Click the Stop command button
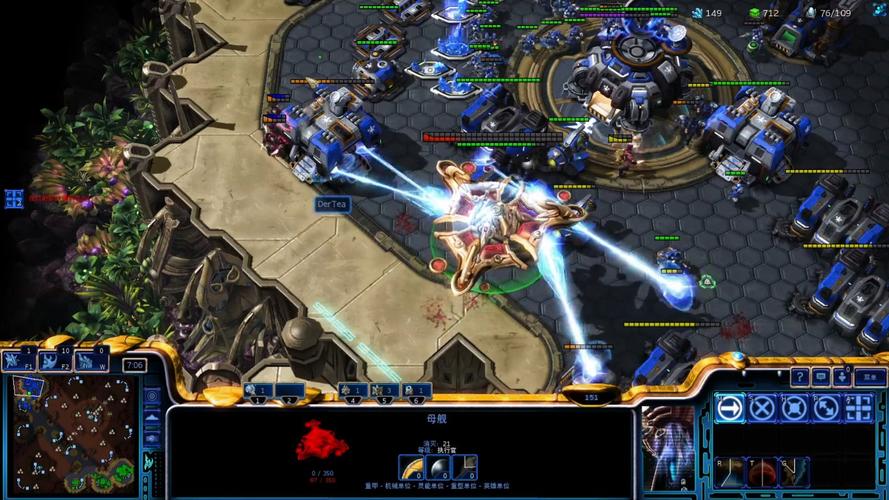This screenshot has height=500, width=889. (762, 408)
